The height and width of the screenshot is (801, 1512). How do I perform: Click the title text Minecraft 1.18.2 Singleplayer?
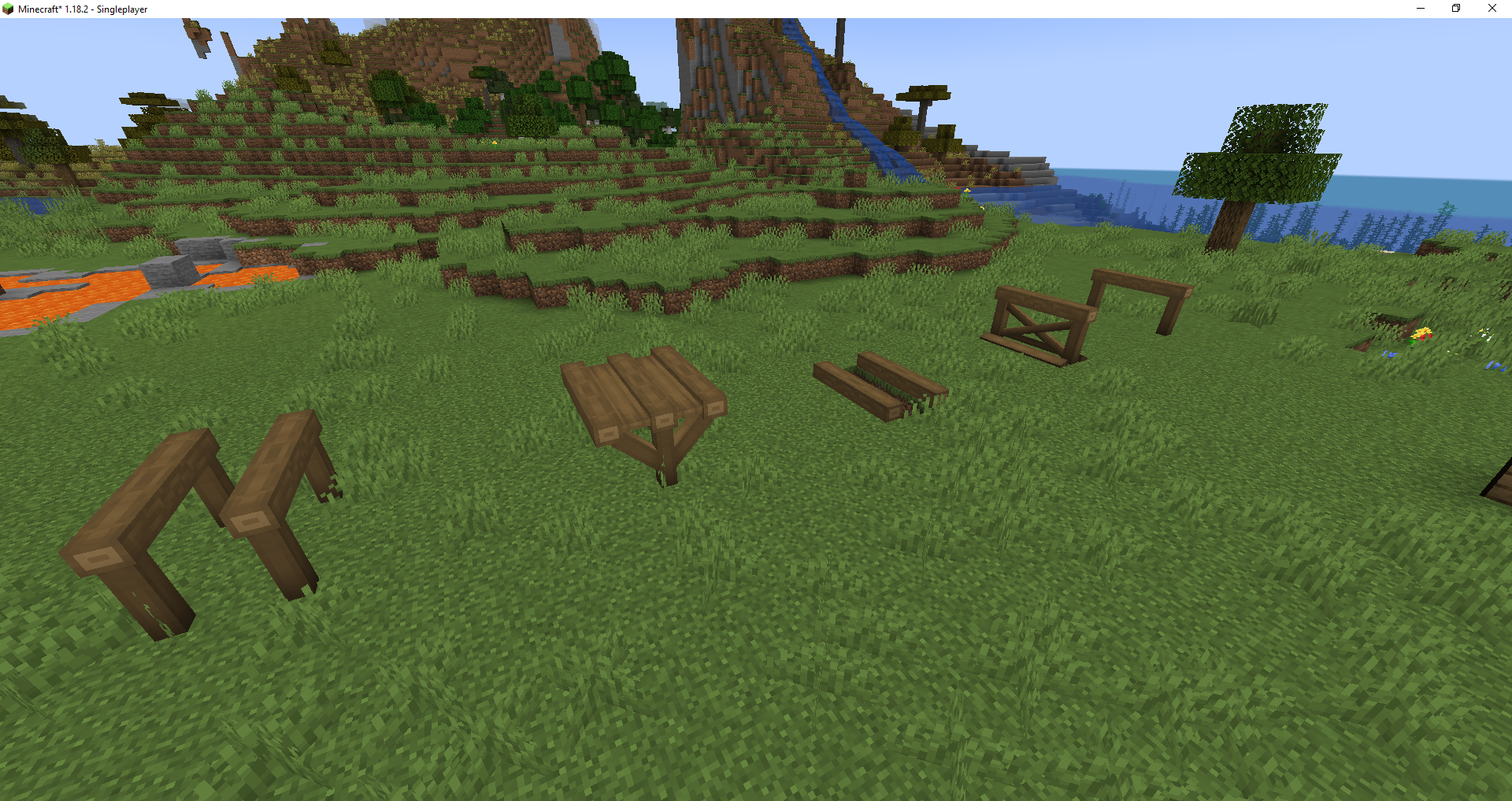pos(83,9)
